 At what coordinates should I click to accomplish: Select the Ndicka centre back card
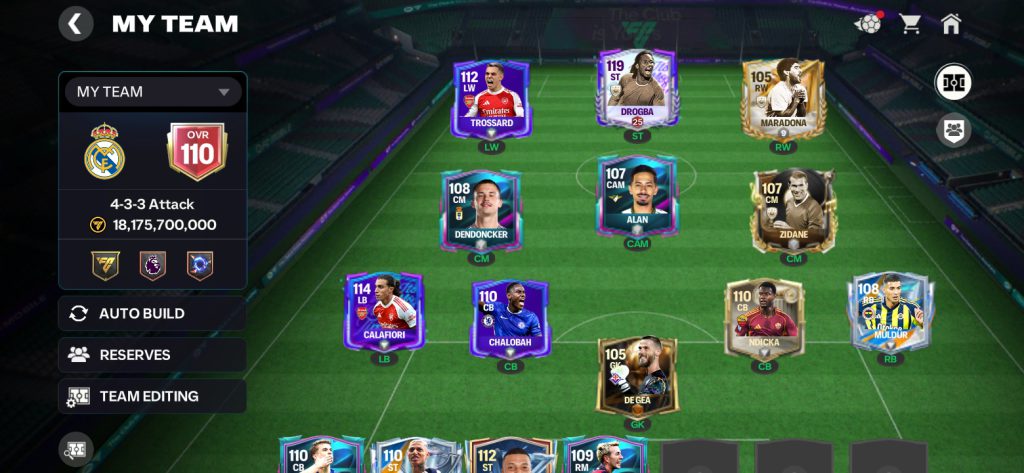[765, 317]
